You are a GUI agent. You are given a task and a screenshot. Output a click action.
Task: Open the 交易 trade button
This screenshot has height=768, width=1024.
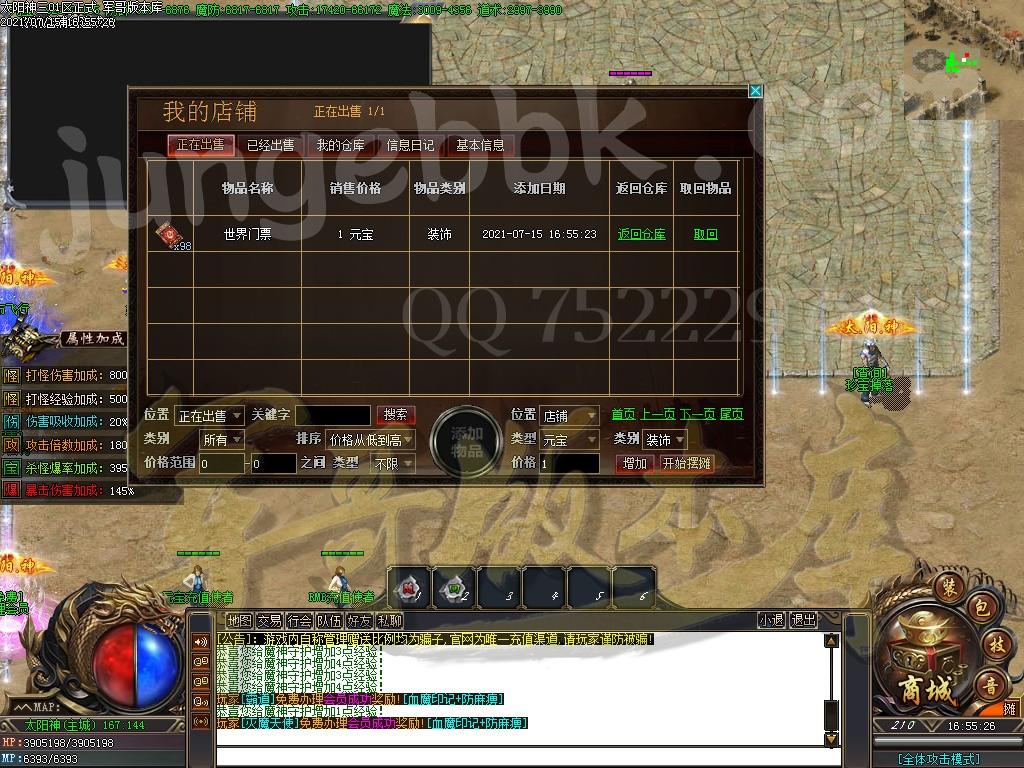click(269, 620)
